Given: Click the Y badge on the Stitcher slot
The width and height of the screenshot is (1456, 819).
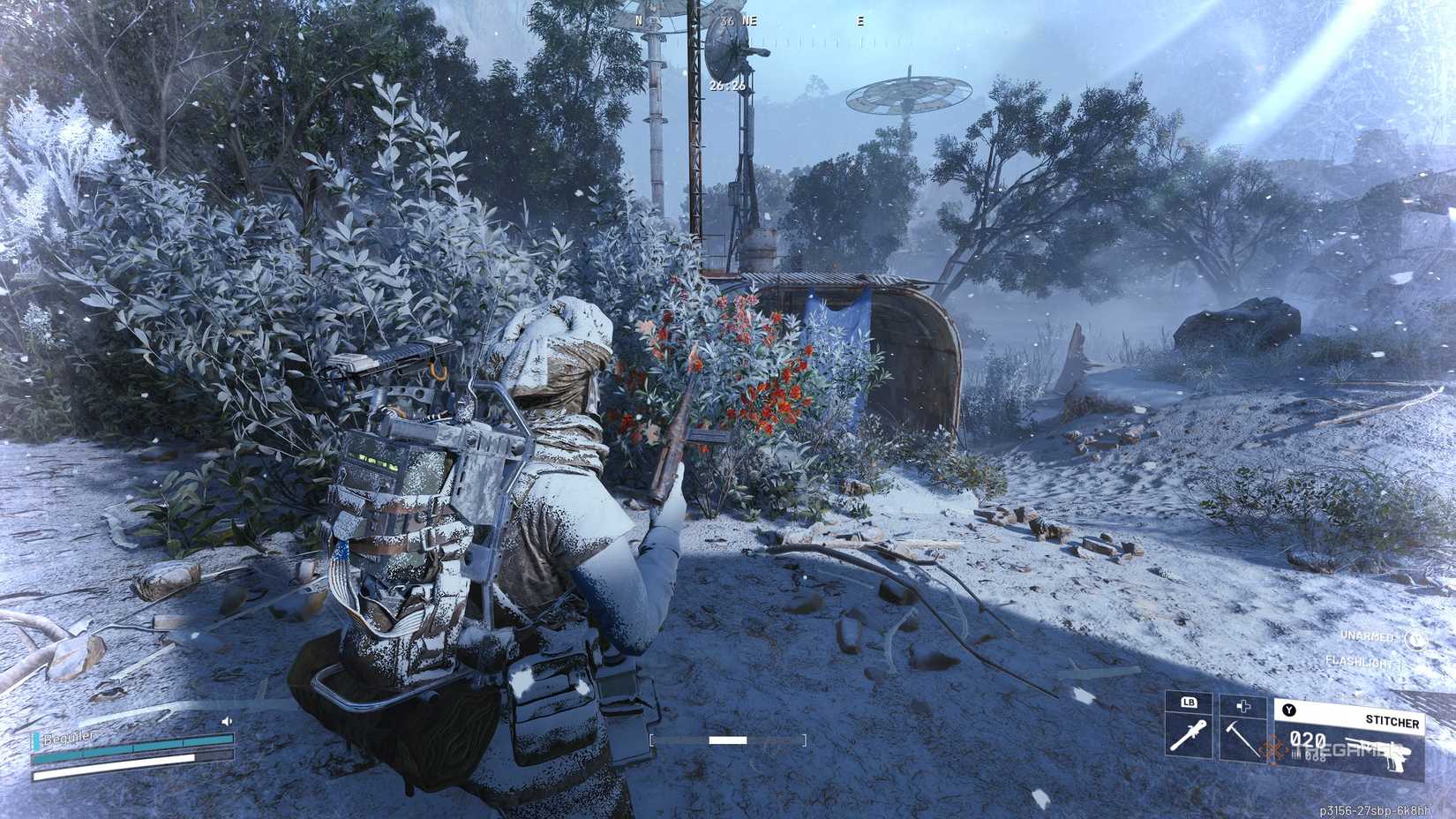Looking at the screenshot, I should coord(1288,709).
